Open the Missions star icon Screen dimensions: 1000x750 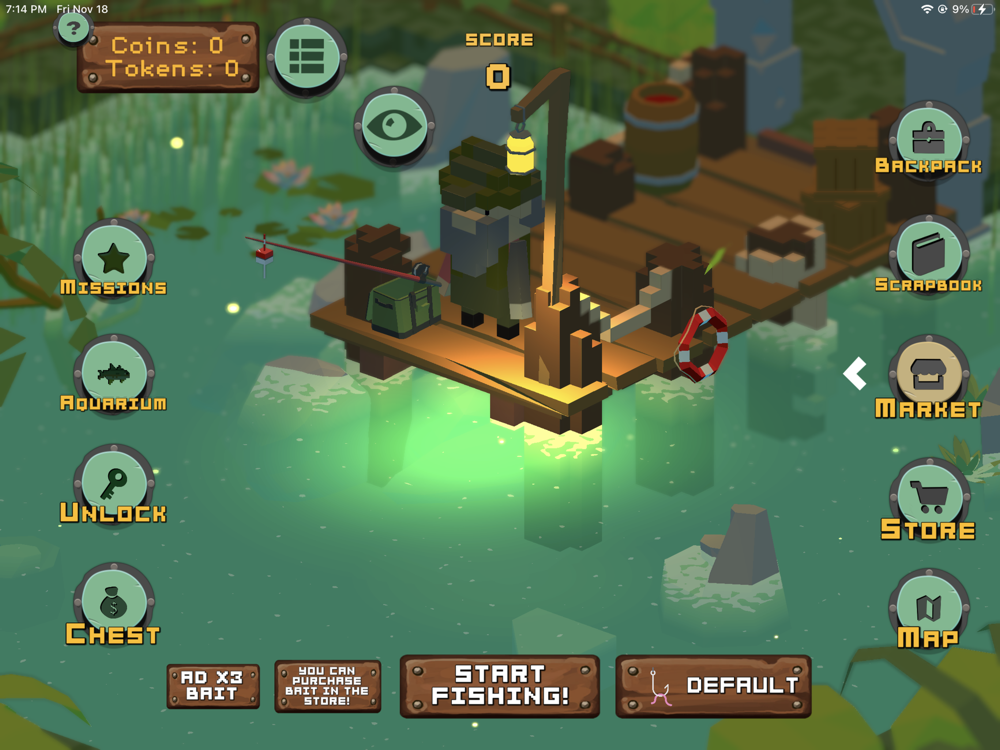113,258
